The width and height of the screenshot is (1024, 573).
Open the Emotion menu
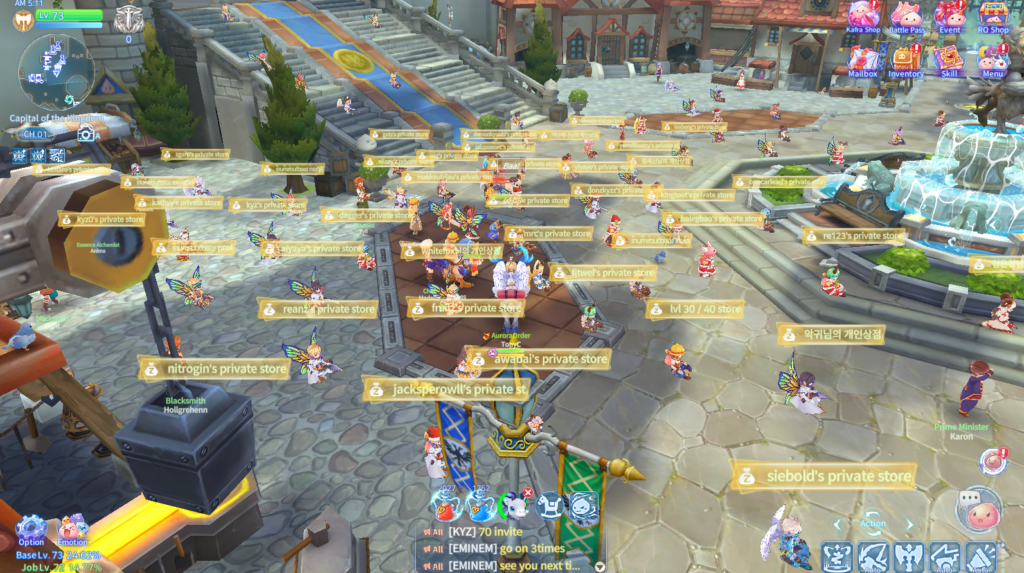tap(72, 527)
